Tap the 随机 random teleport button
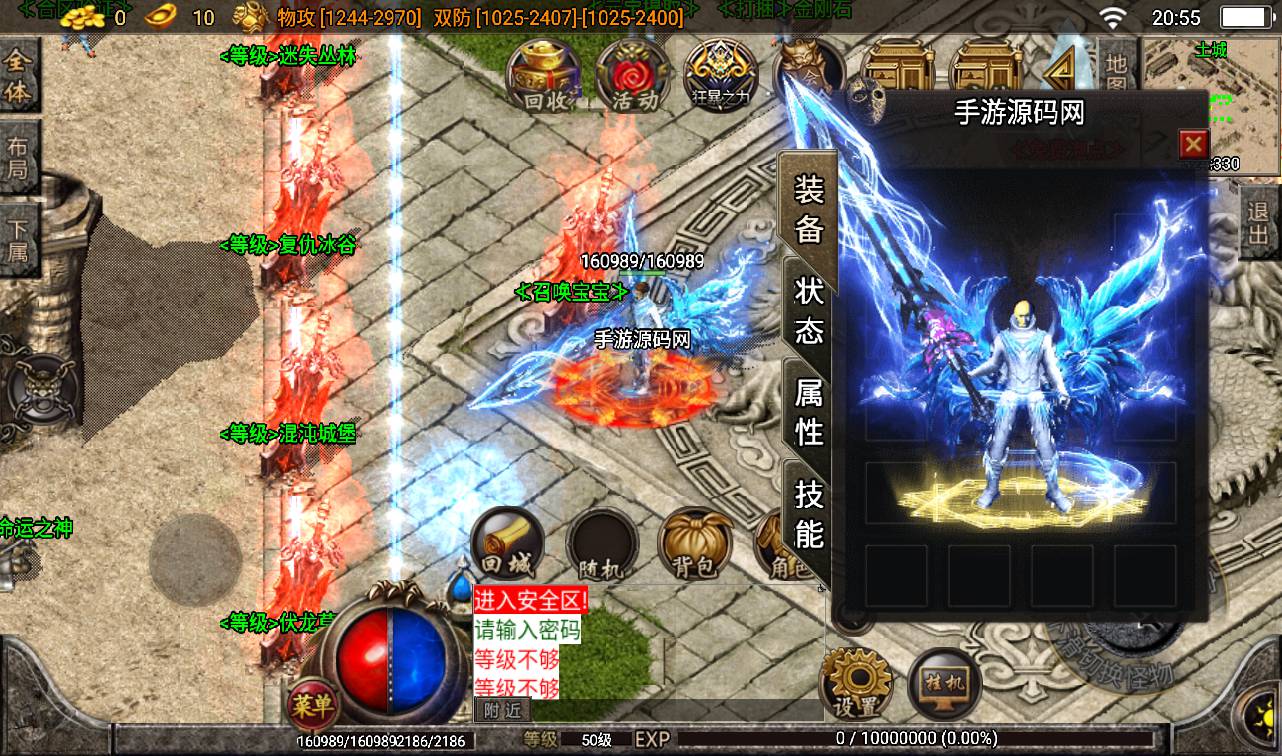The width and height of the screenshot is (1282, 756). click(x=601, y=547)
